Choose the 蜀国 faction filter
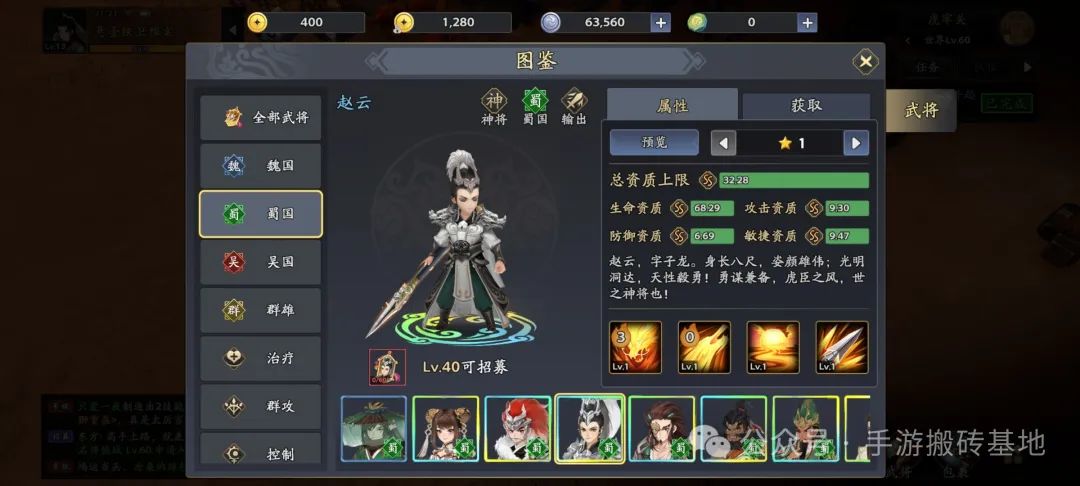The height and width of the screenshot is (486, 1080). 261,213
